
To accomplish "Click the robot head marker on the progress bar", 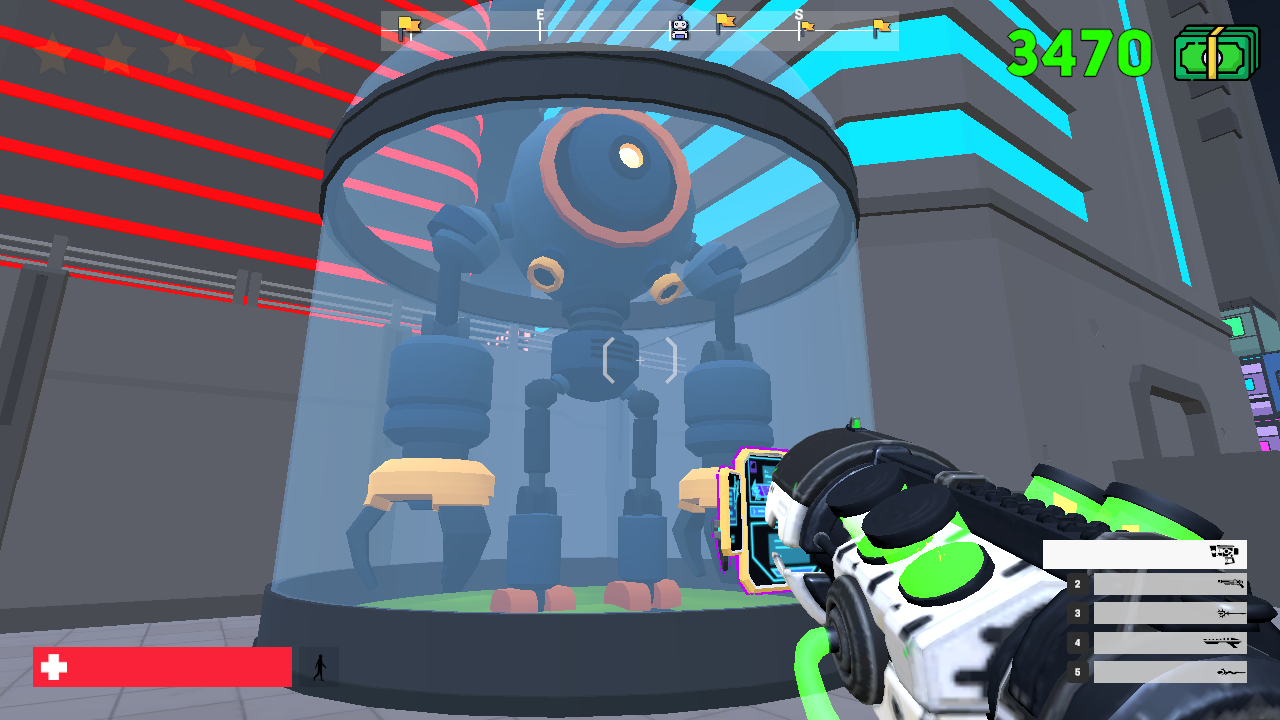I will pos(680,24).
